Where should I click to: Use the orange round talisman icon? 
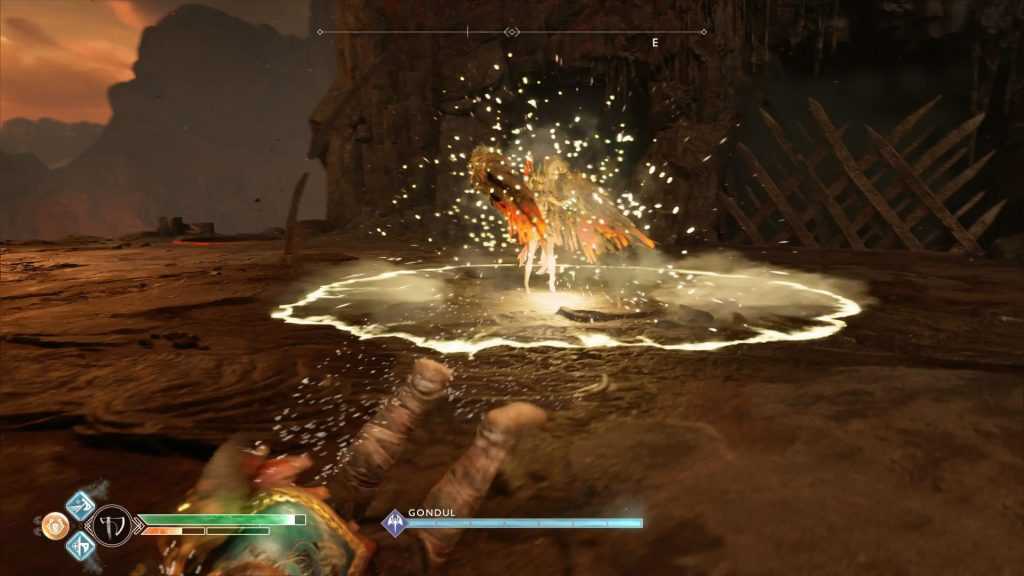click(x=55, y=525)
